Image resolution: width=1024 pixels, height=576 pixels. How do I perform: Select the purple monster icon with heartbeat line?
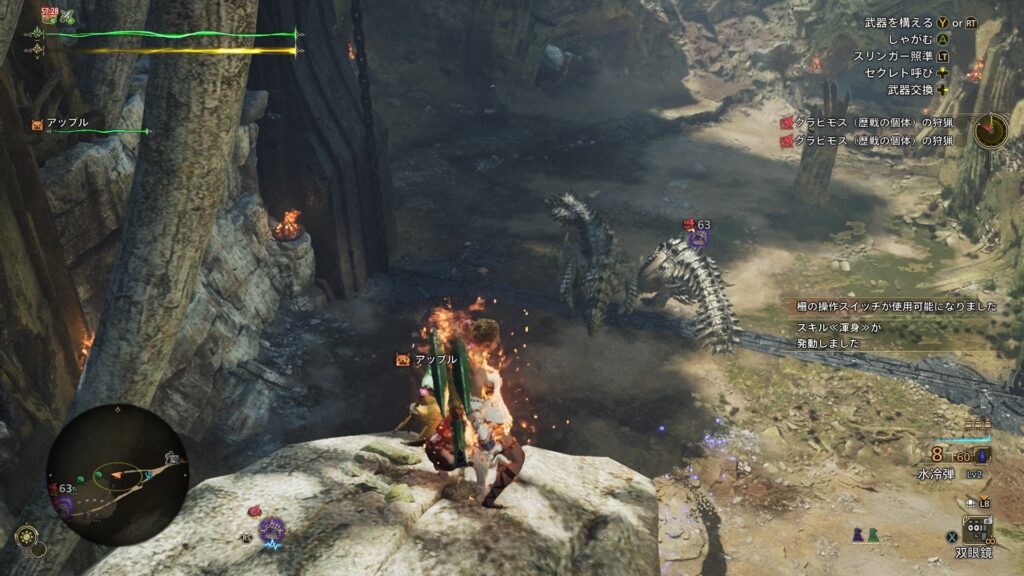pyautogui.click(x=272, y=531)
